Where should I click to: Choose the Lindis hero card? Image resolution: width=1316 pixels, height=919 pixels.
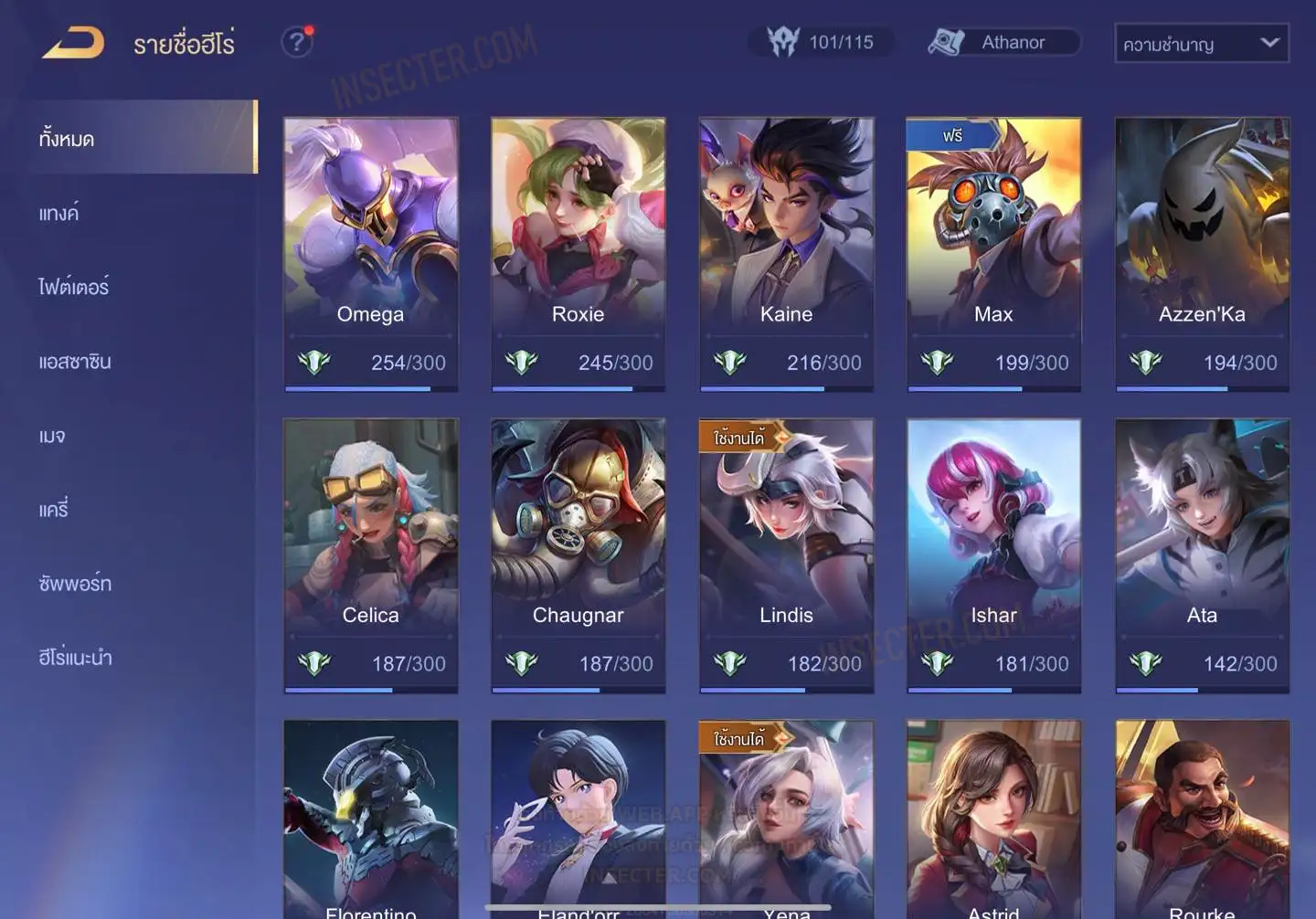click(786, 555)
